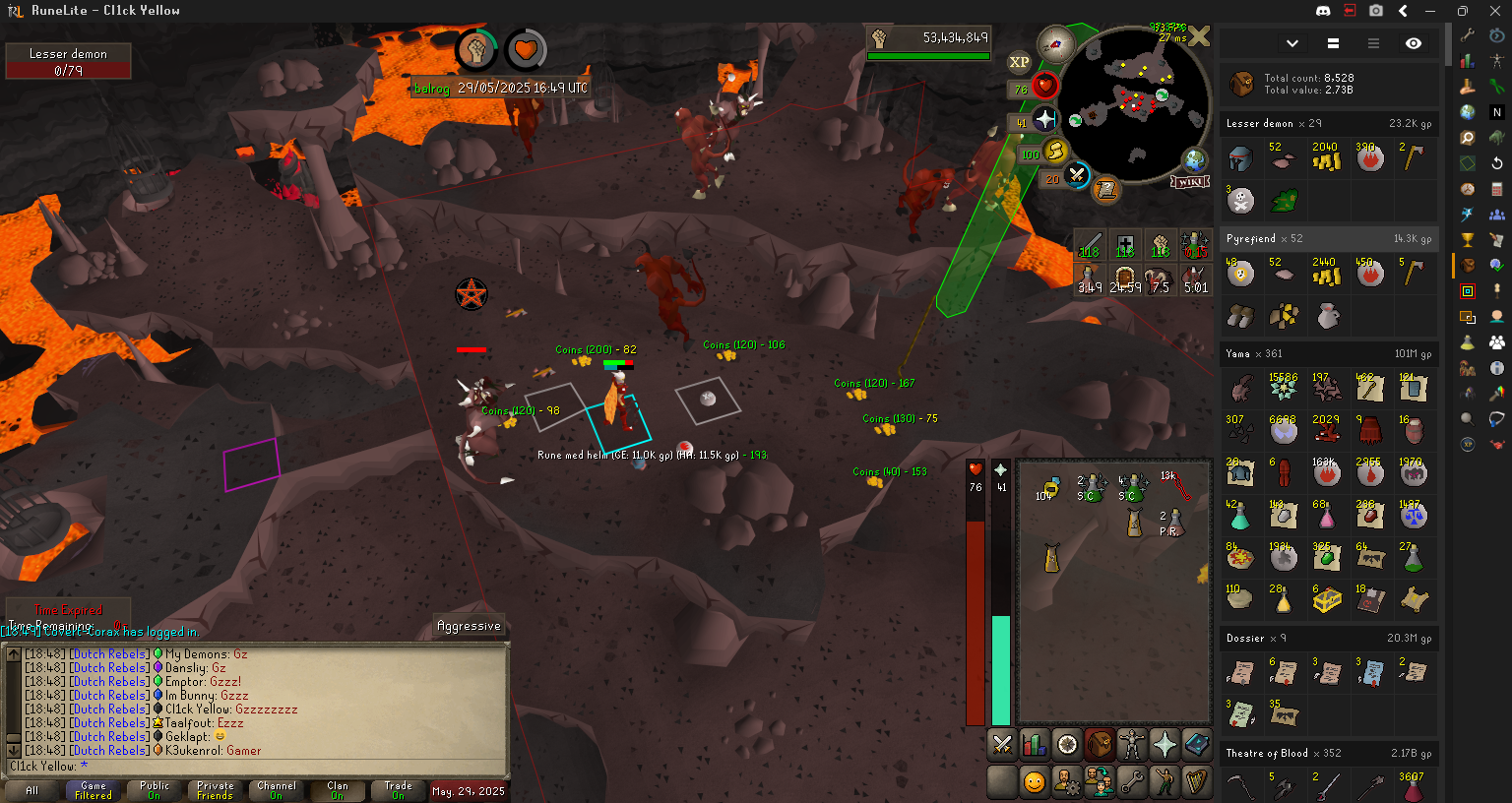Open the world map globe

1195,159
